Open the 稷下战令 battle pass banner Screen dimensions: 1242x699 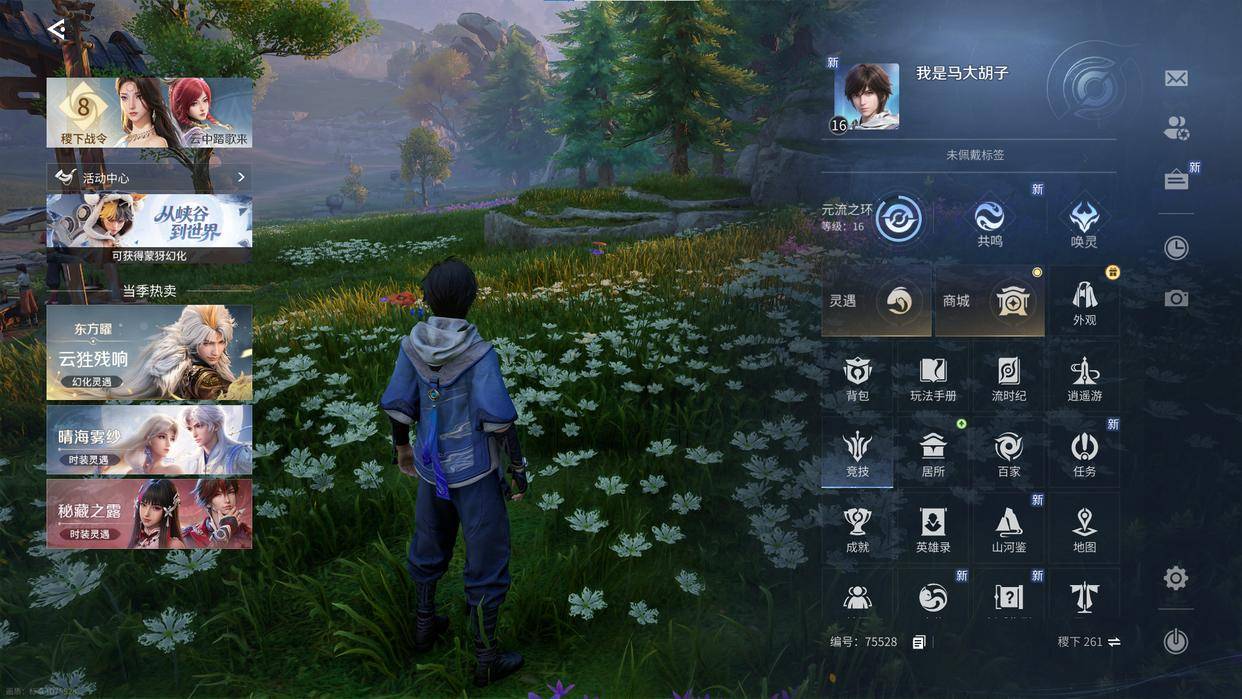click(x=149, y=113)
